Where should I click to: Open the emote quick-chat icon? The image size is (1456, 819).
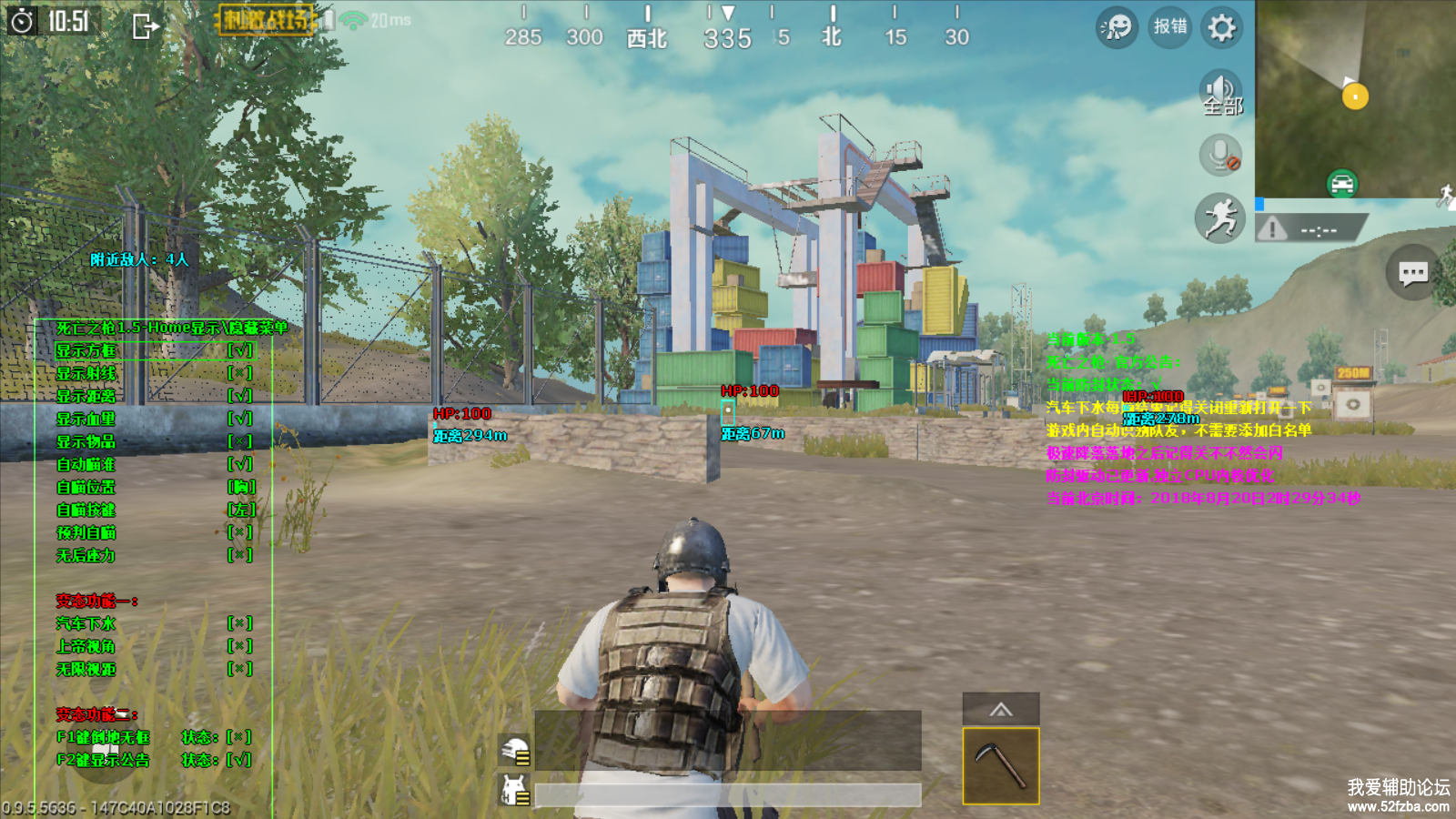1117,27
